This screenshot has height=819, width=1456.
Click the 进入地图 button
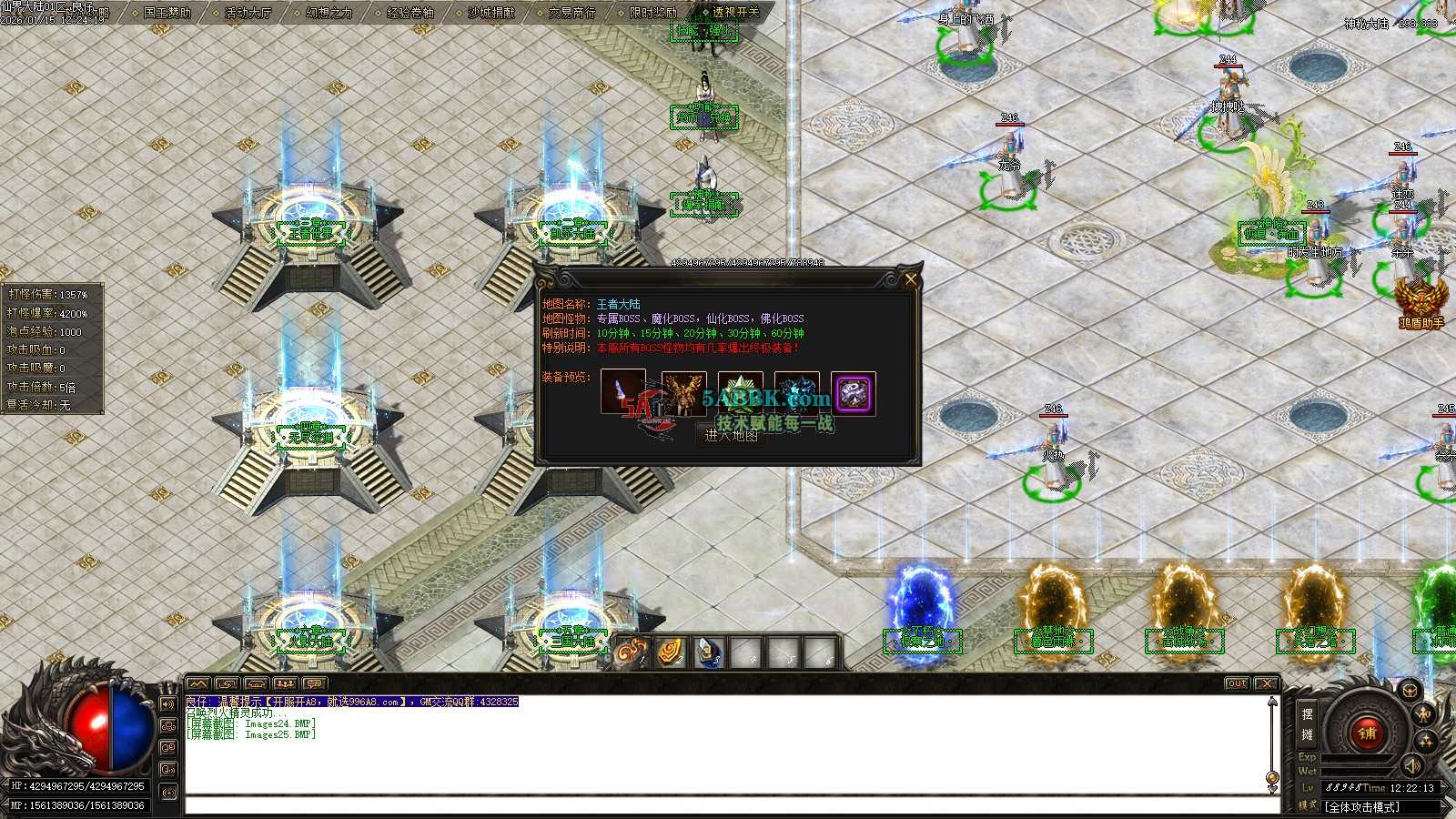(x=731, y=436)
